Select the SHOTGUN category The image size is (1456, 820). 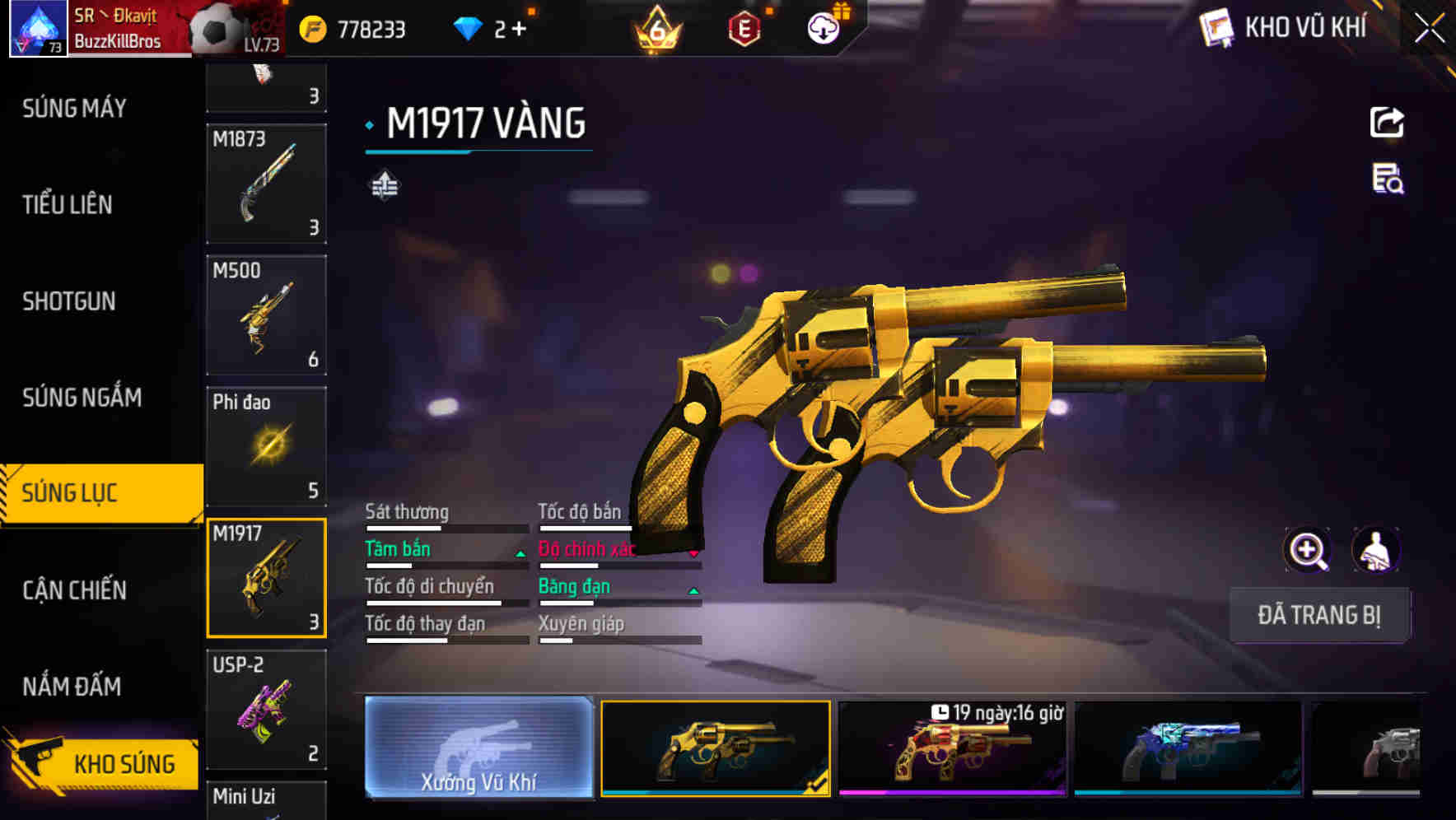point(69,301)
